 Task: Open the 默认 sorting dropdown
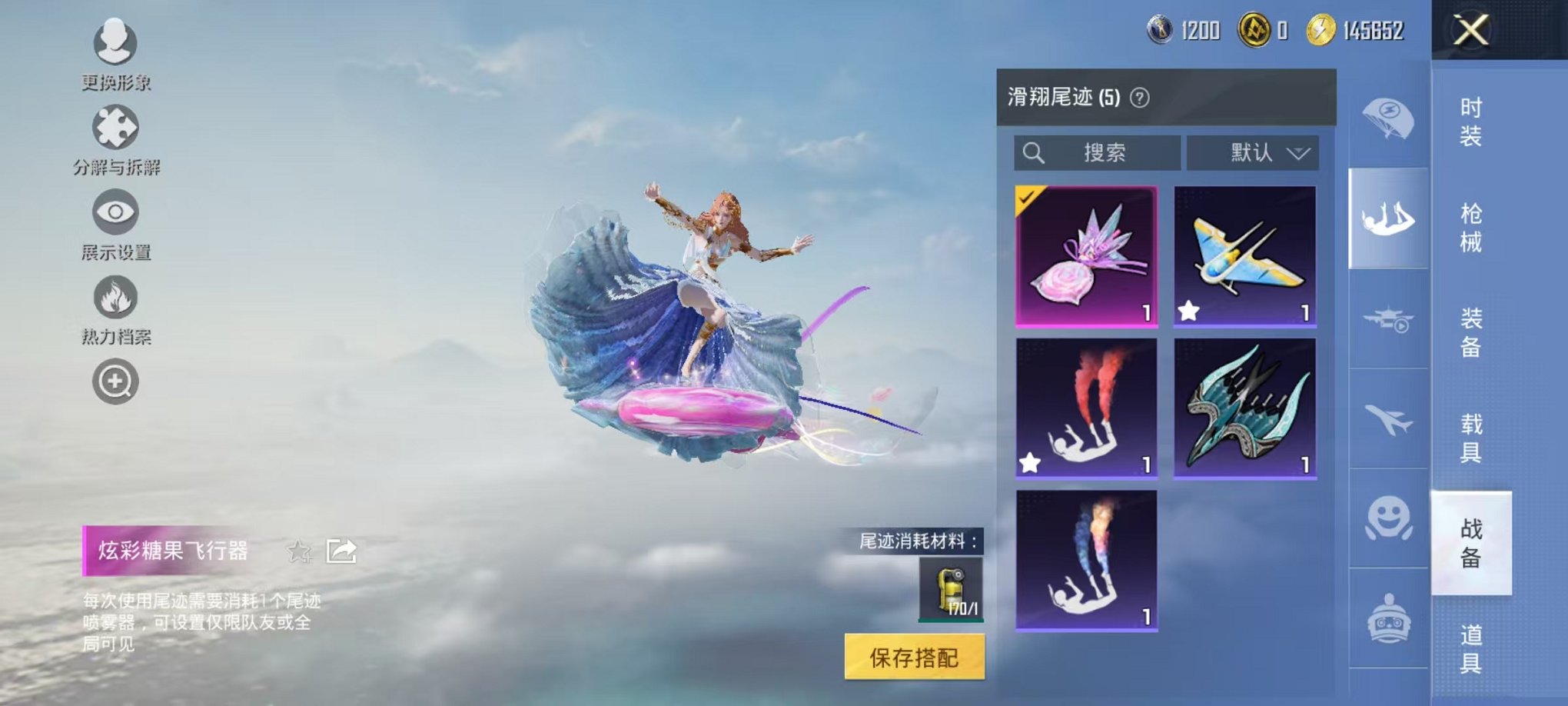click(x=1251, y=152)
